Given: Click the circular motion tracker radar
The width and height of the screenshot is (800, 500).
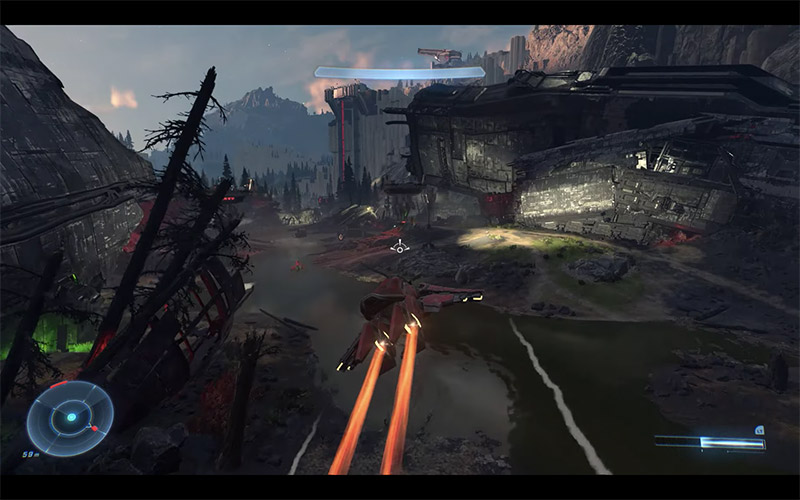Looking at the screenshot, I should pyautogui.click(x=70, y=417).
